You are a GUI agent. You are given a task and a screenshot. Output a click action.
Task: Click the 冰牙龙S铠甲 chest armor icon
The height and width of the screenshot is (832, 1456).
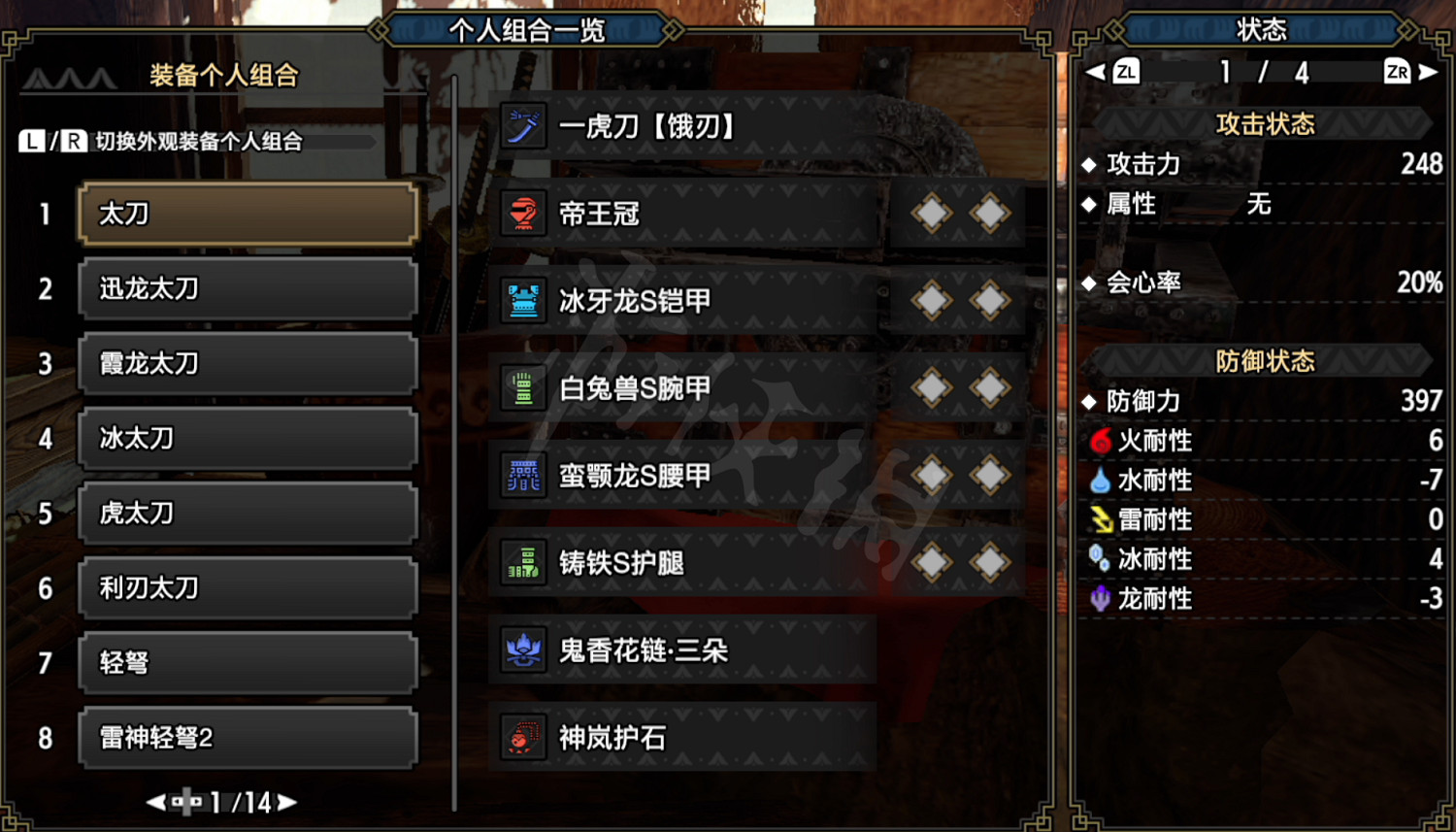[522, 301]
